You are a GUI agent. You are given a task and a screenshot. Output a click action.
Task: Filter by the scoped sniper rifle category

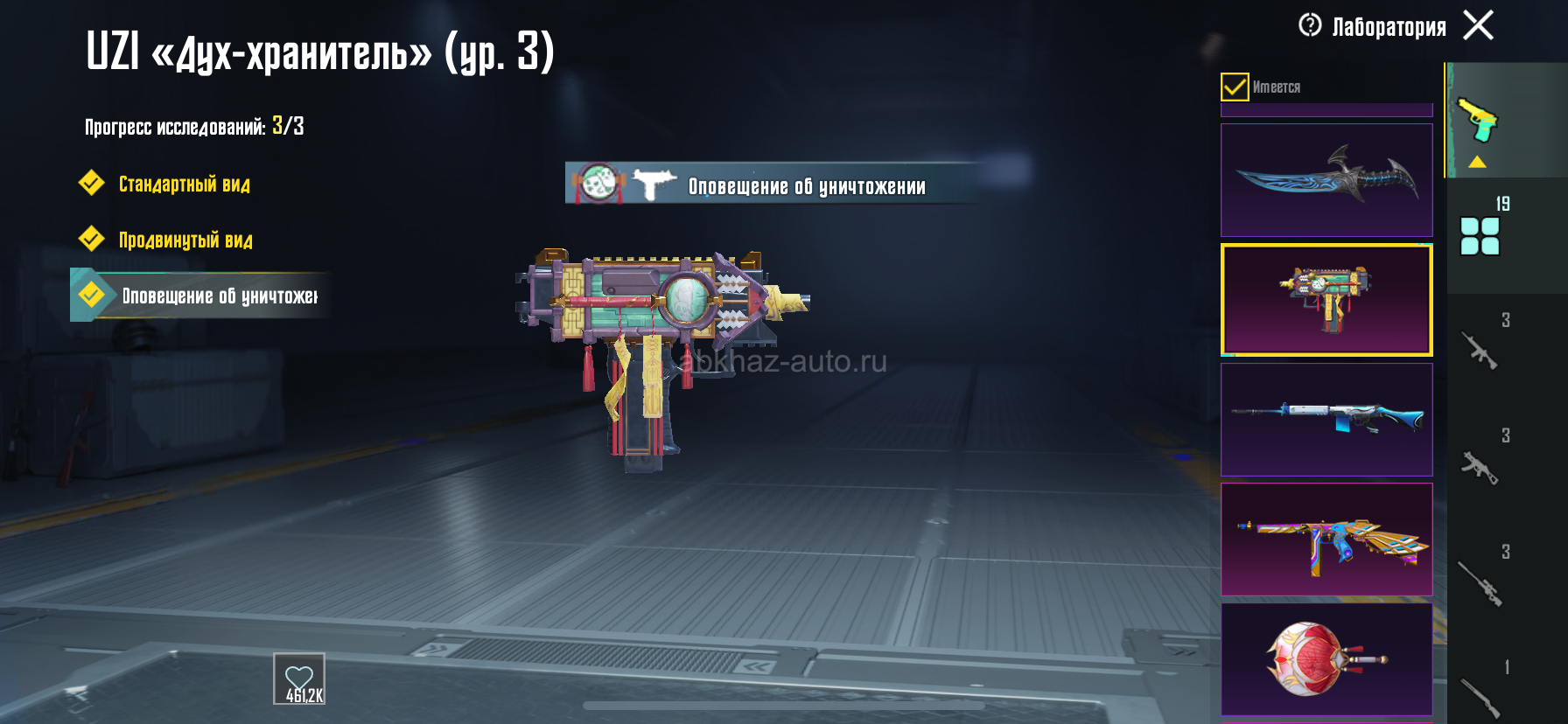pos(1480,581)
